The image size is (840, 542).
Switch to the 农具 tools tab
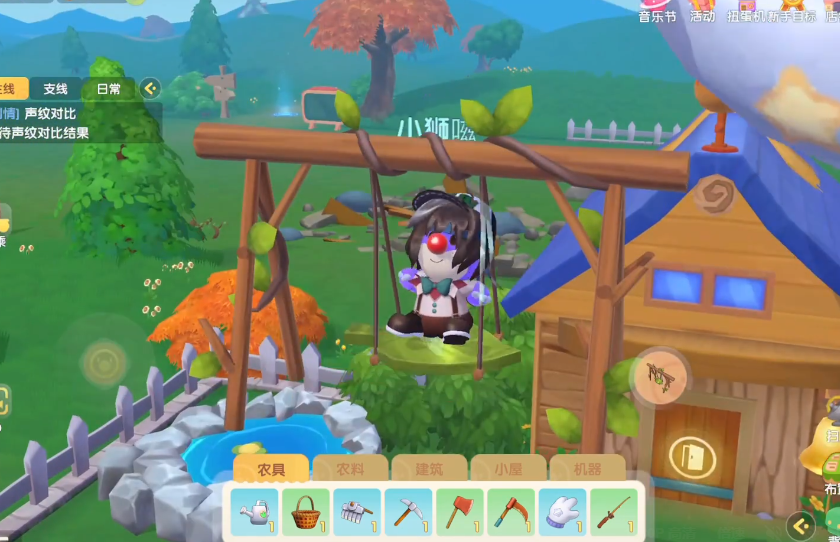tap(271, 469)
